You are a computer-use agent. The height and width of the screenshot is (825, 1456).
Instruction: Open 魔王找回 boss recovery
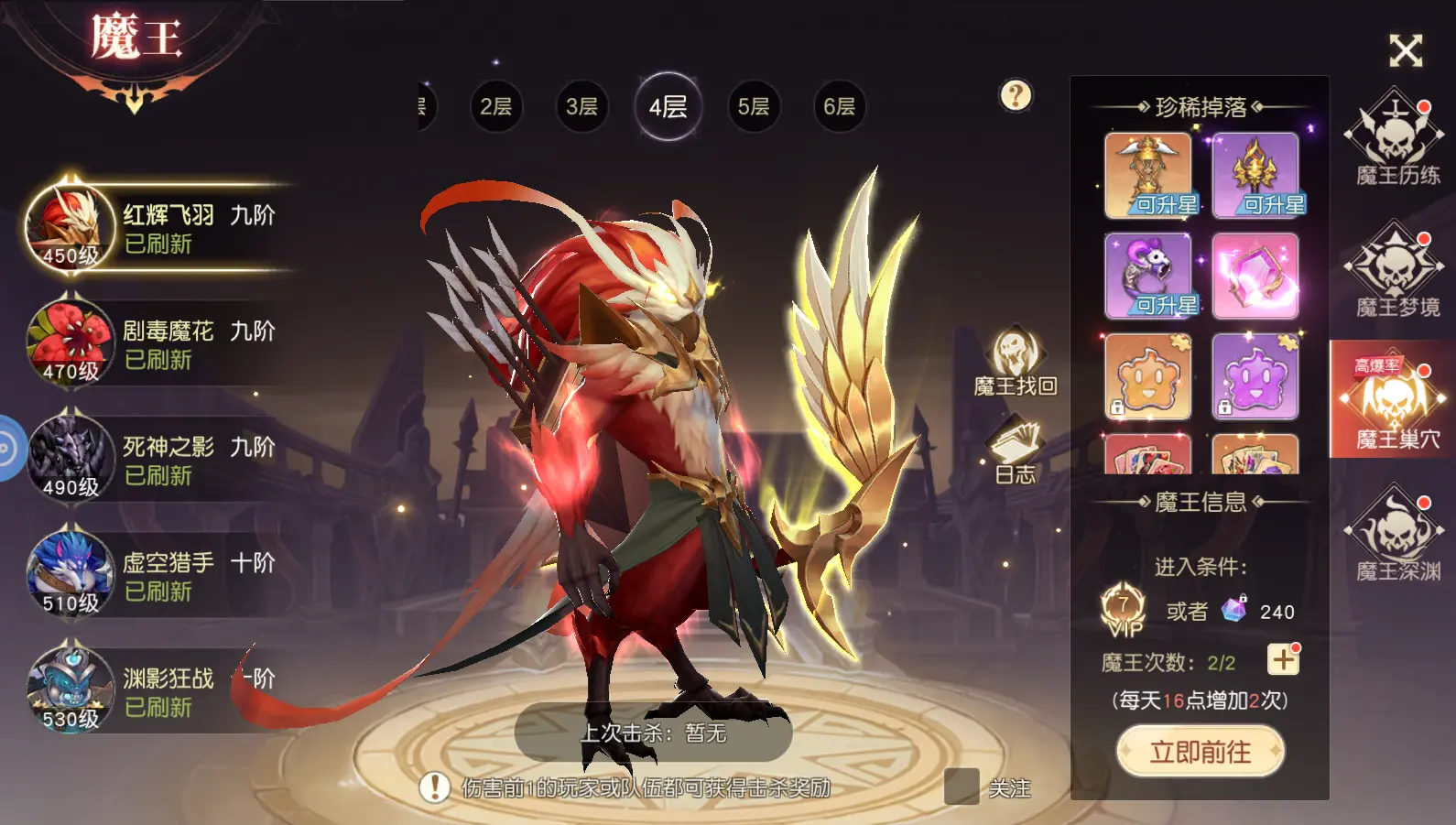(1015, 363)
